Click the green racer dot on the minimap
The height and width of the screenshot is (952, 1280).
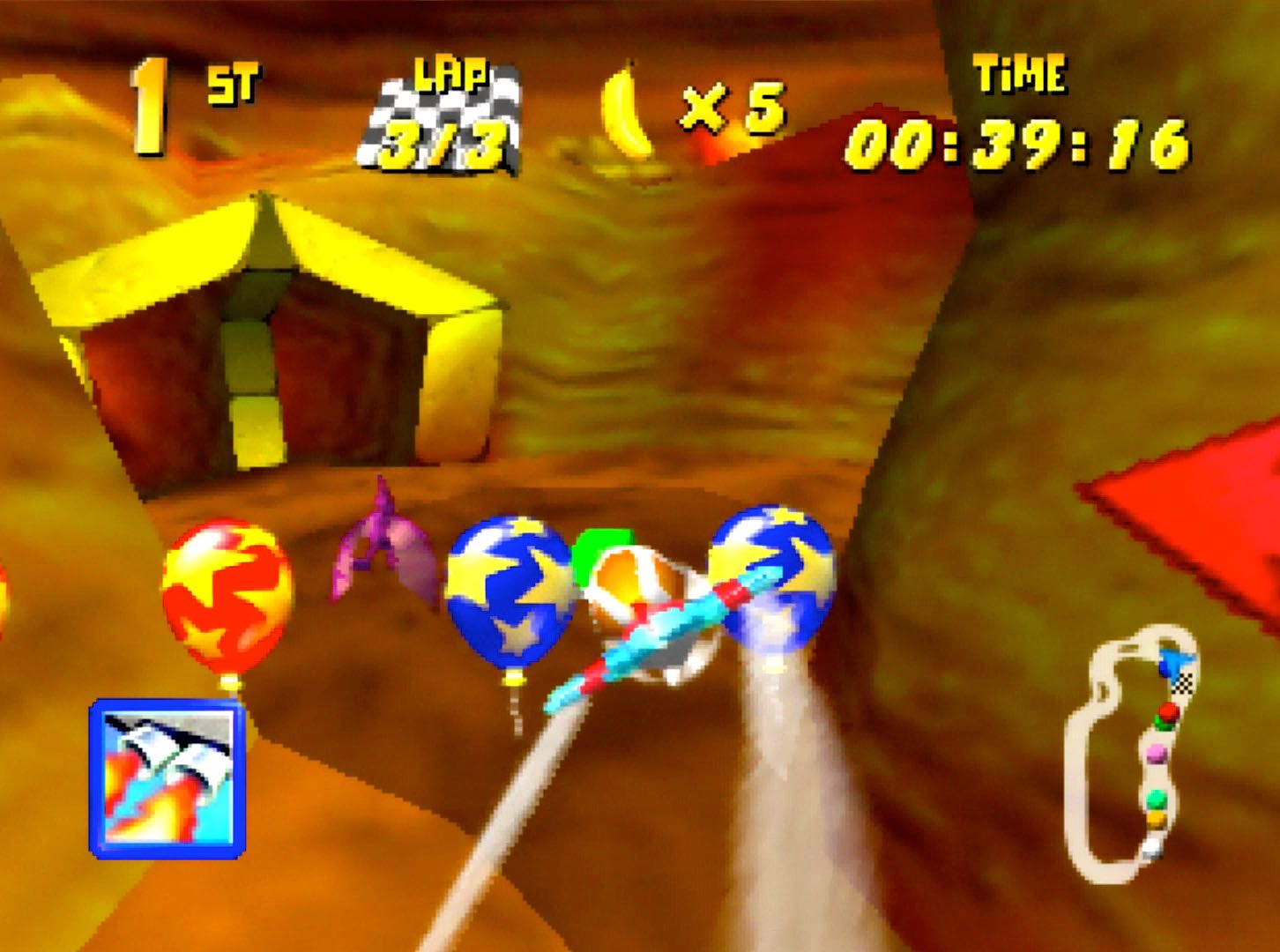pos(1155,799)
